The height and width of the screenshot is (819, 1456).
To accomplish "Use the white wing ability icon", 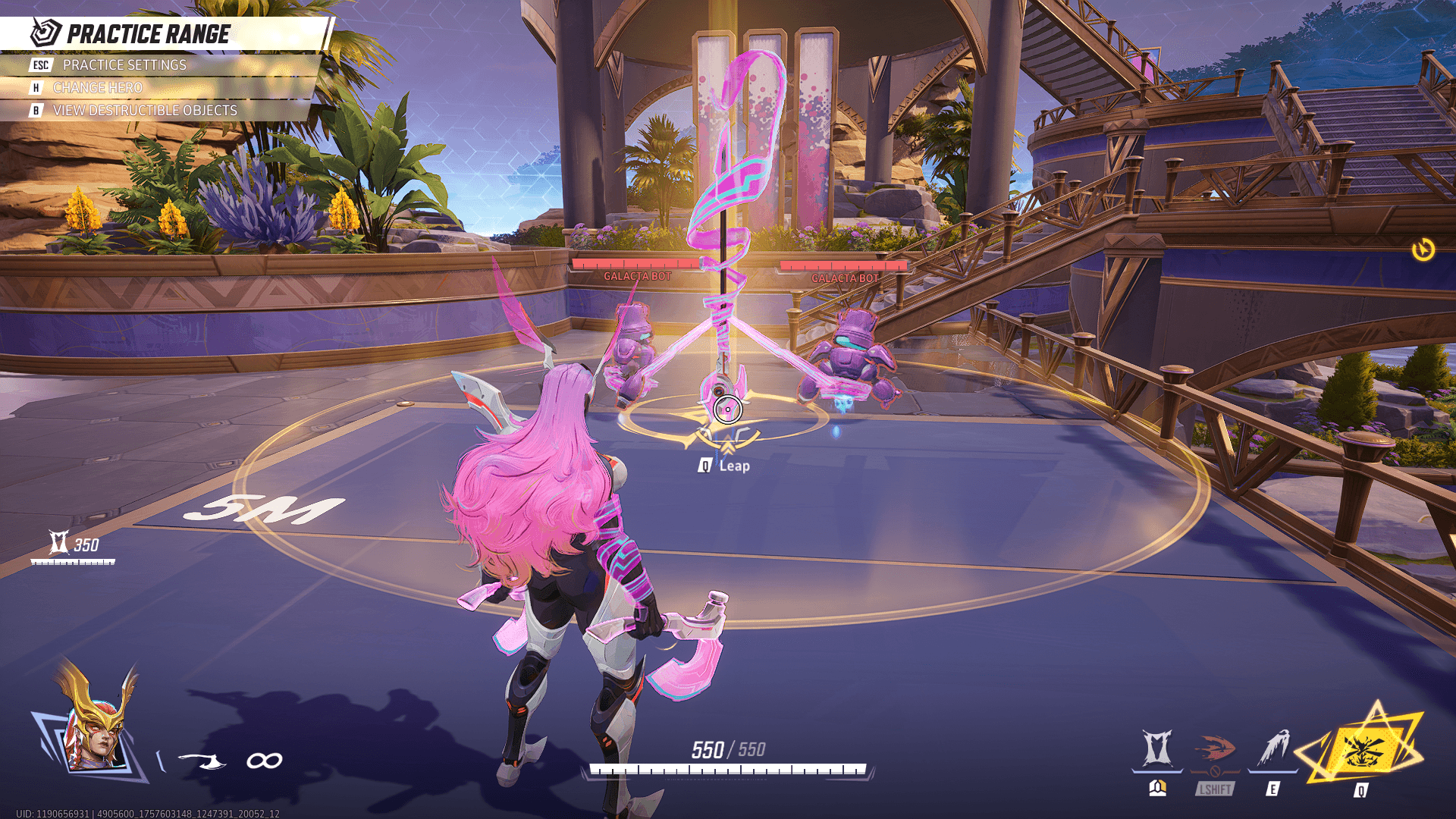I will [x=1274, y=749].
